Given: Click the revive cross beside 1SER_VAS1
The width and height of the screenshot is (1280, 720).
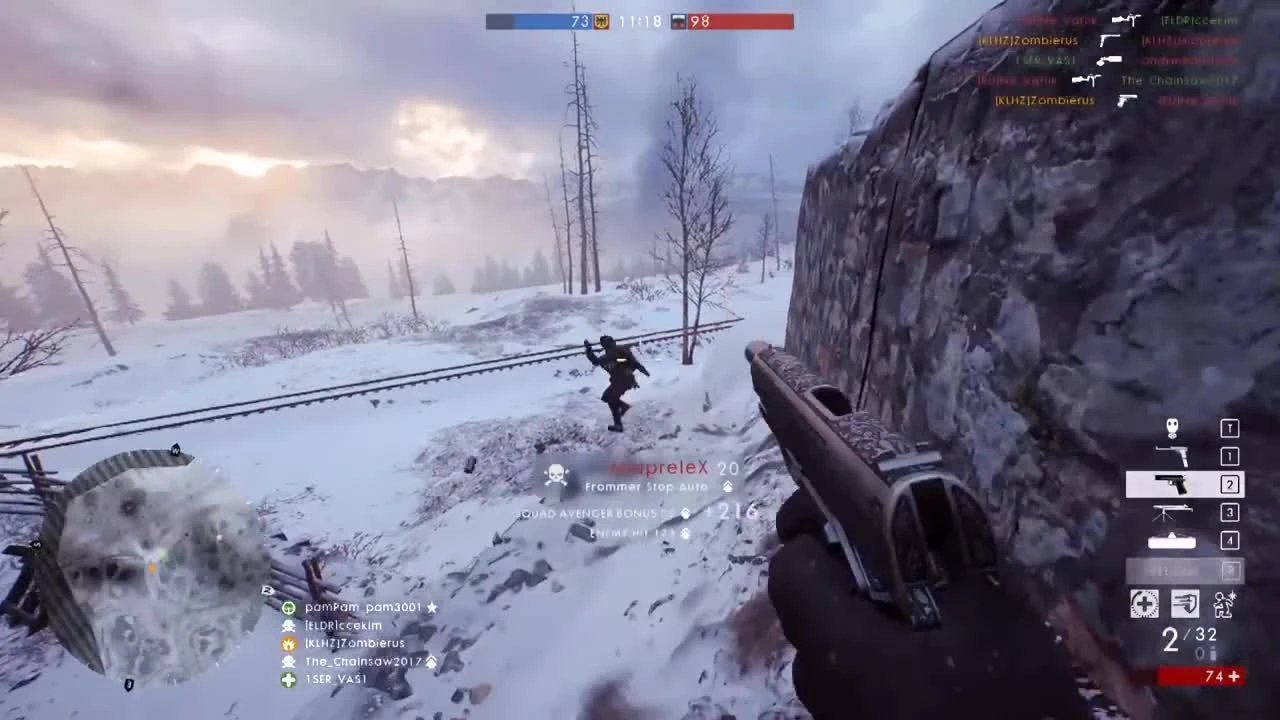Looking at the screenshot, I should (289, 679).
